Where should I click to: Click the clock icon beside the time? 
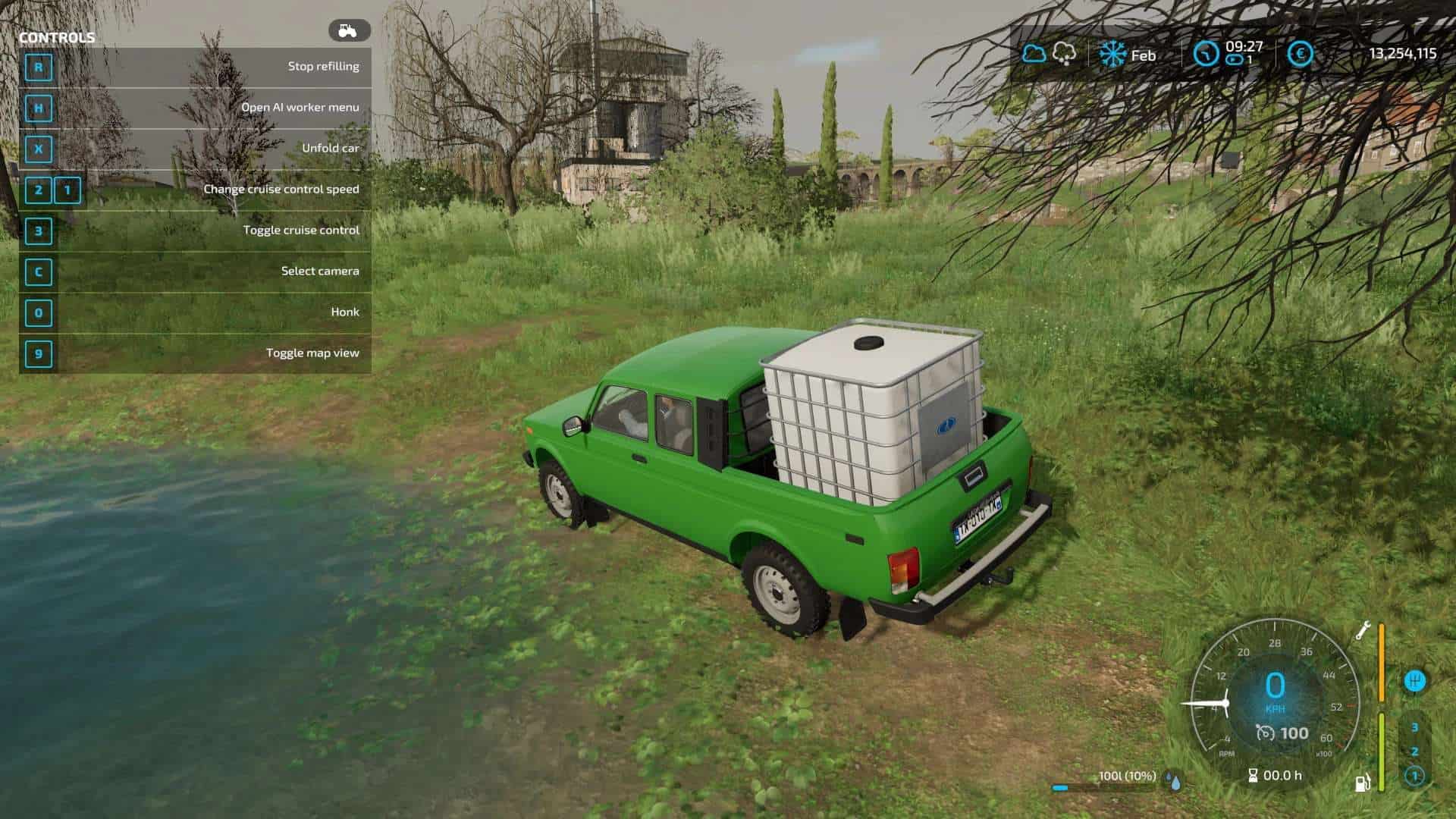point(1206,54)
